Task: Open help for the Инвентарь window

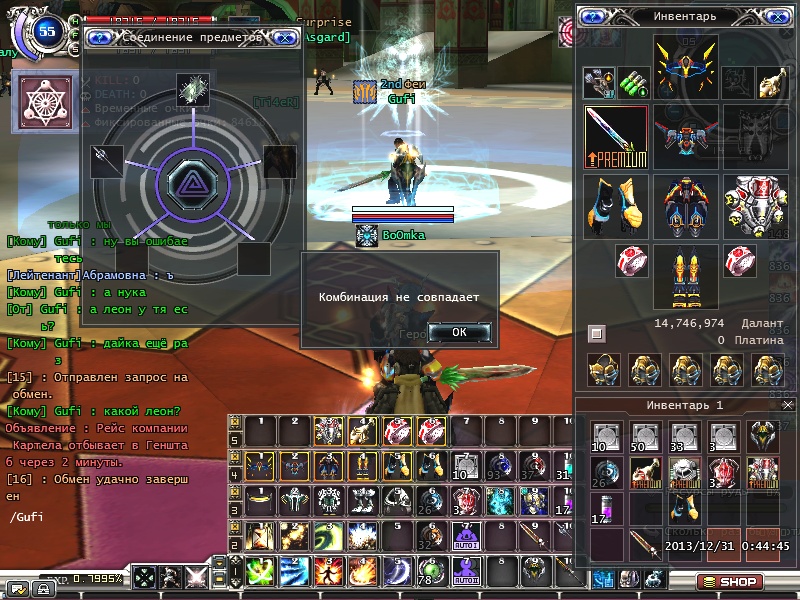Action: coord(594,17)
